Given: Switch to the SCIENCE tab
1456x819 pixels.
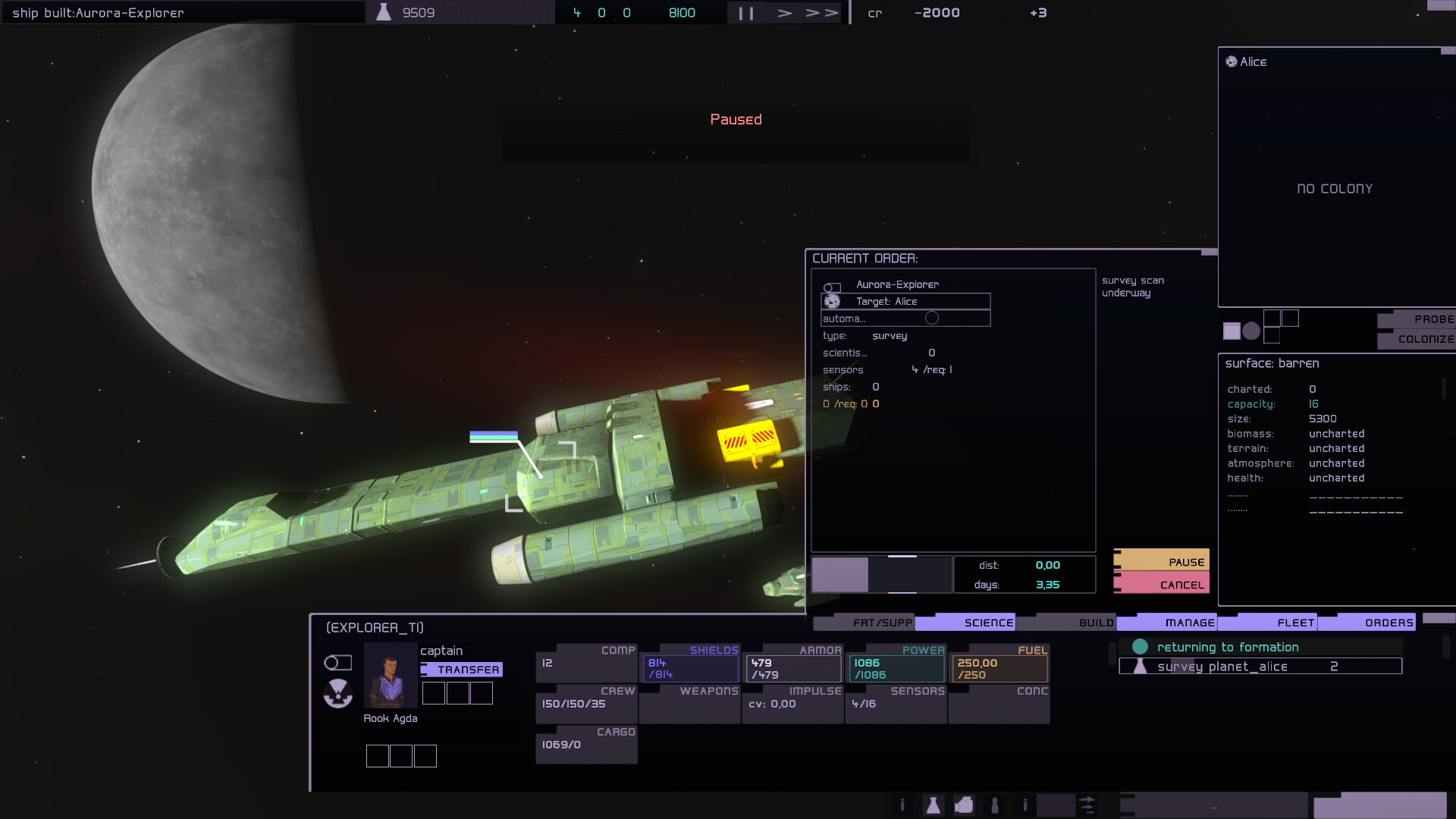Looking at the screenshot, I should 987,622.
